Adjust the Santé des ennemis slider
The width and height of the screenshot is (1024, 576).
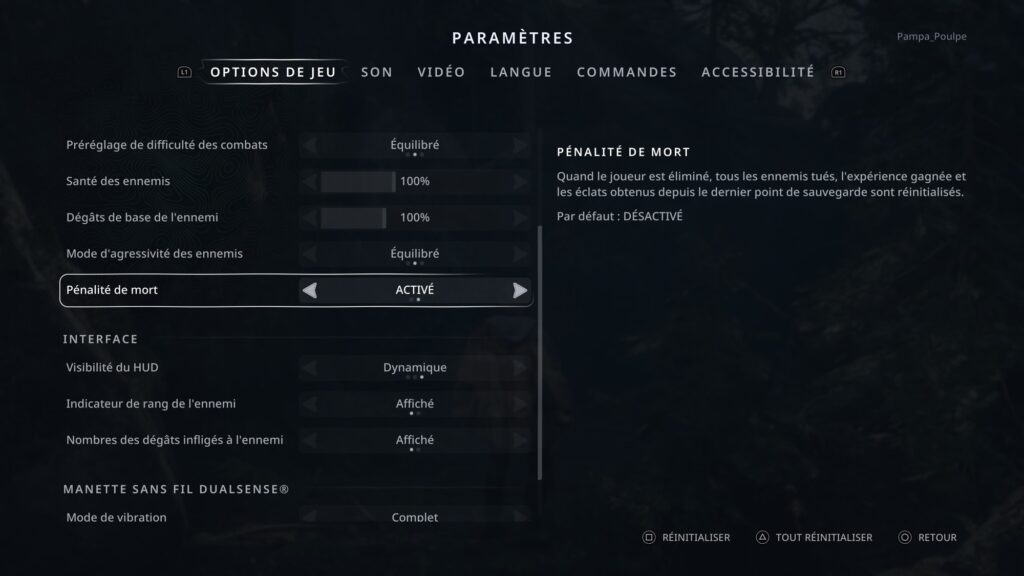pos(358,182)
